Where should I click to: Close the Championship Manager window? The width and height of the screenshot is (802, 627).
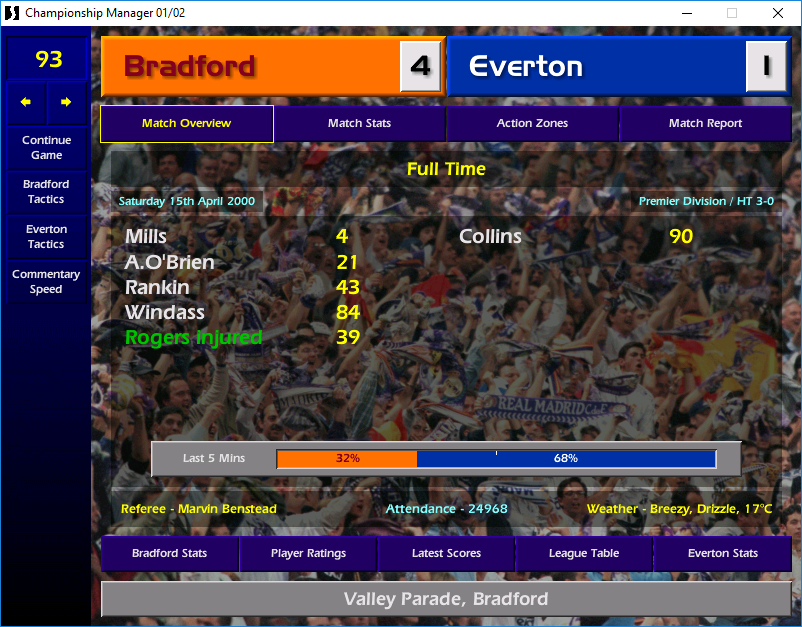tap(778, 13)
